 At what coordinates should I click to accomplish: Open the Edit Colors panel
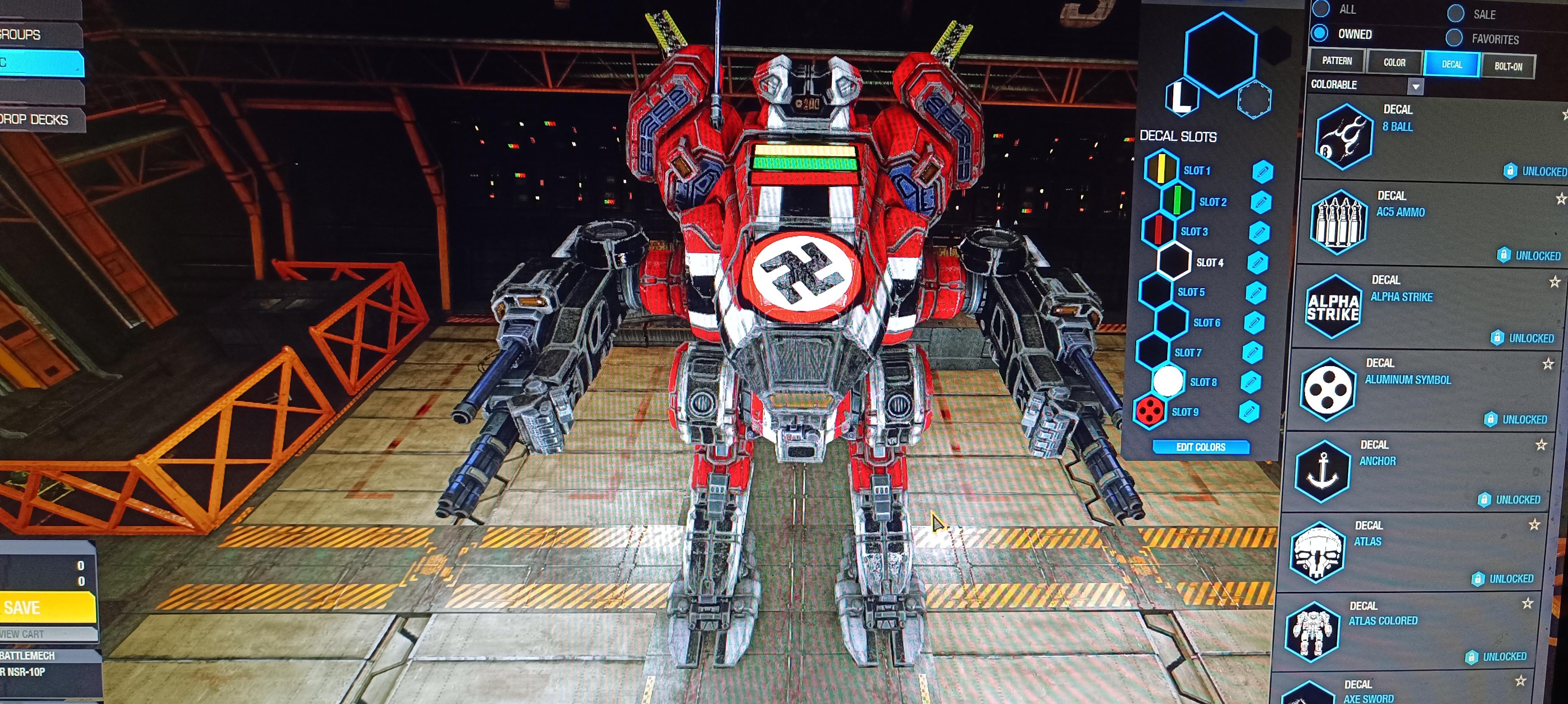(x=1200, y=447)
